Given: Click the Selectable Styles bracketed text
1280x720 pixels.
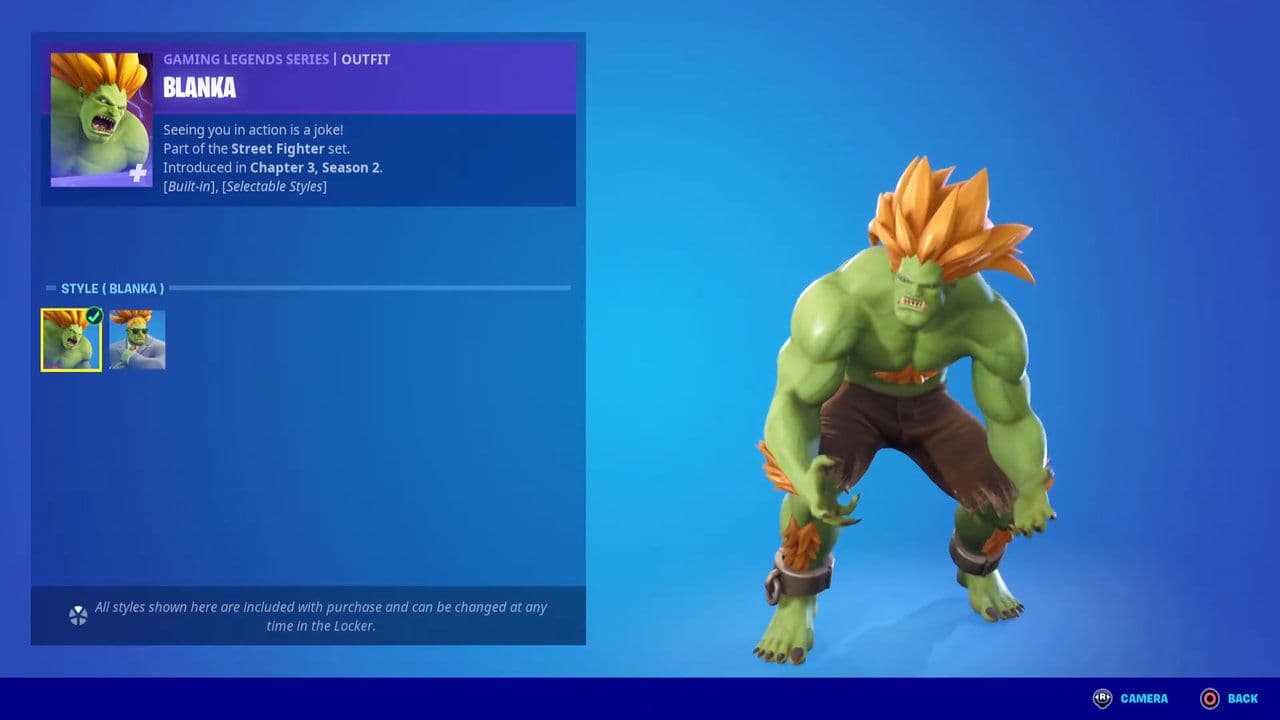Looking at the screenshot, I should coord(273,186).
